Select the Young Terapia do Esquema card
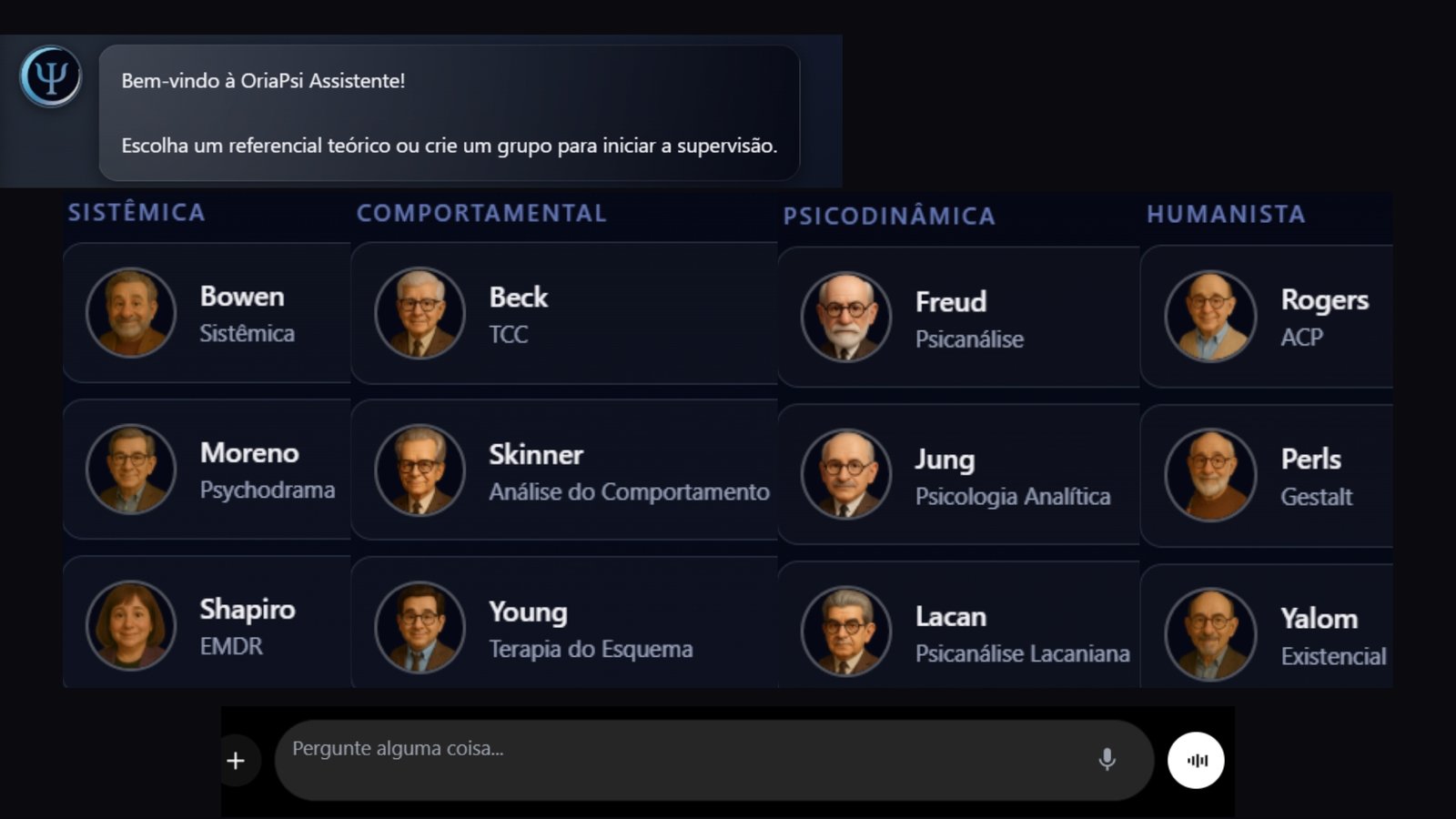This screenshot has height=819, width=1456. pyautogui.click(x=564, y=628)
